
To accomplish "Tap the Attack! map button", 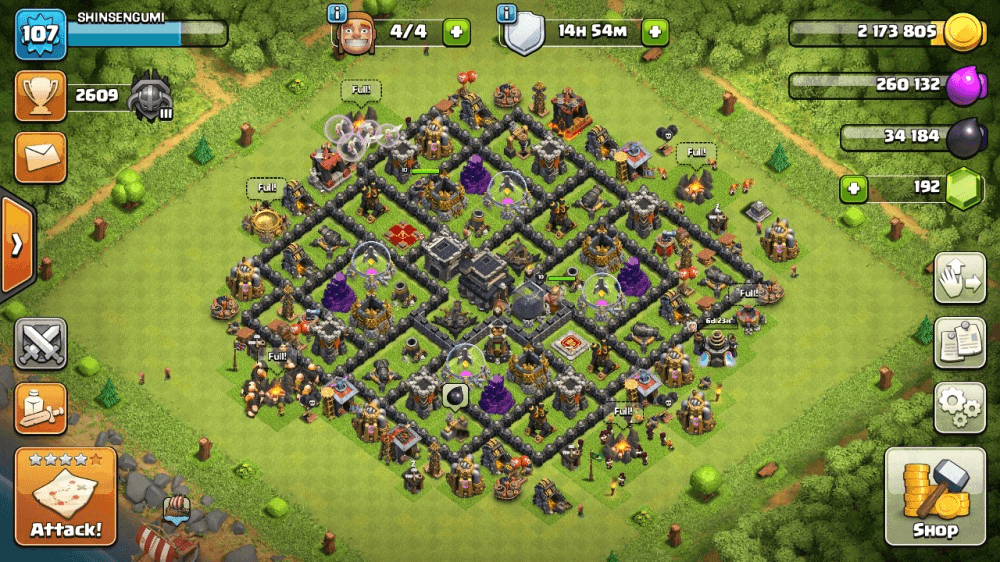I will click(65, 497).
